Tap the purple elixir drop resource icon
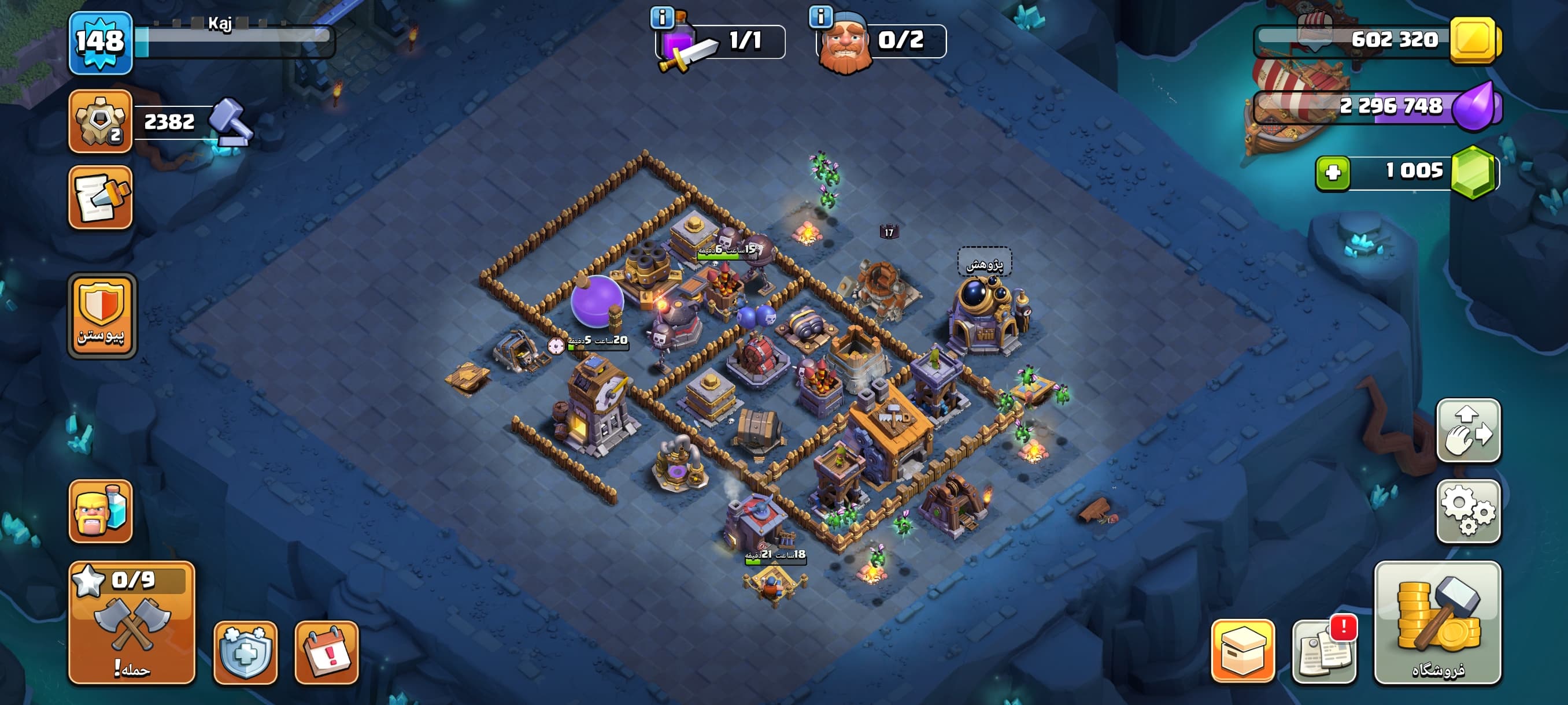The height and width of the screenshot is (705, 1568). click(1474, 107)
